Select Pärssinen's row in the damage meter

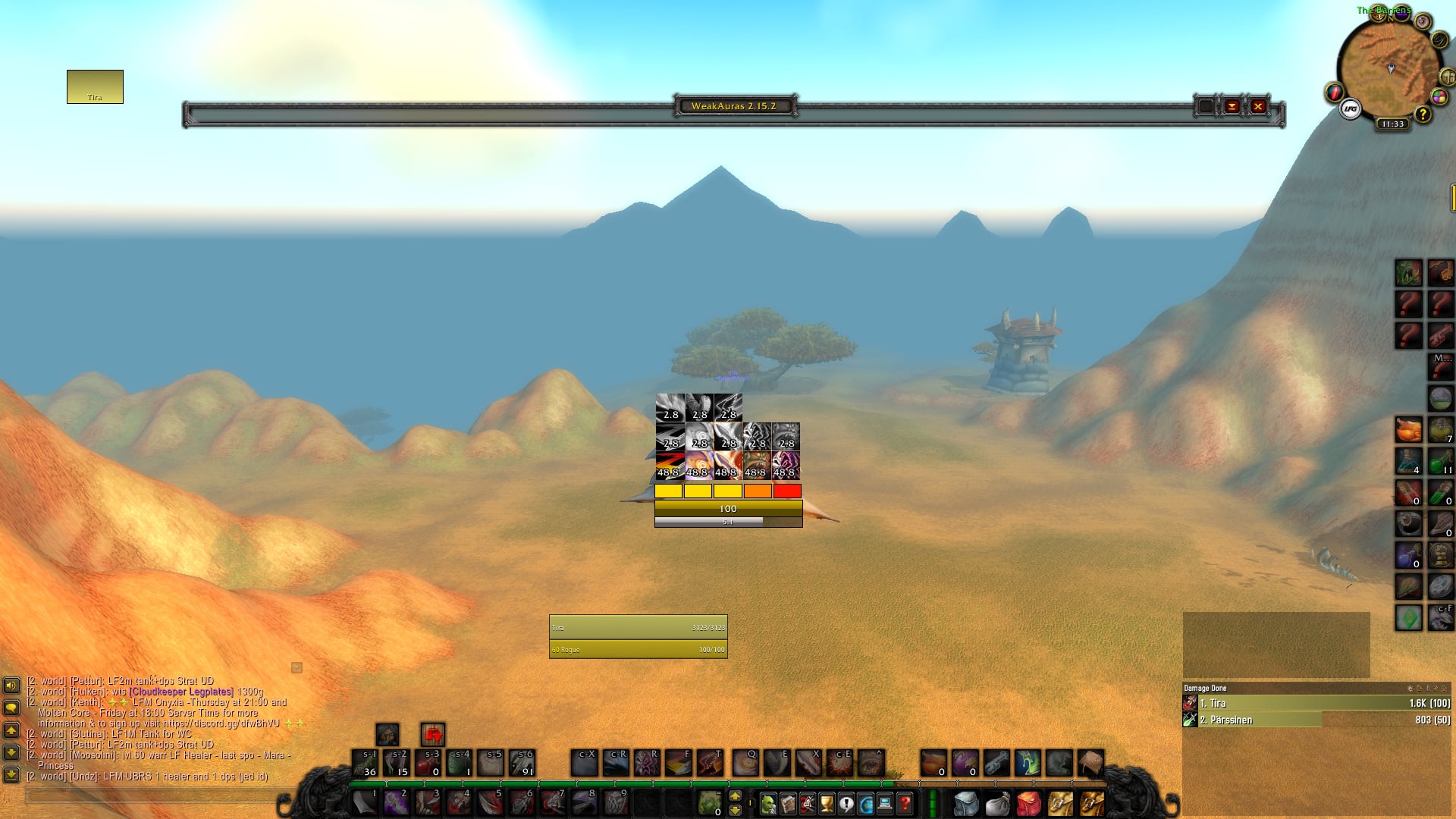click(1316, 720)
